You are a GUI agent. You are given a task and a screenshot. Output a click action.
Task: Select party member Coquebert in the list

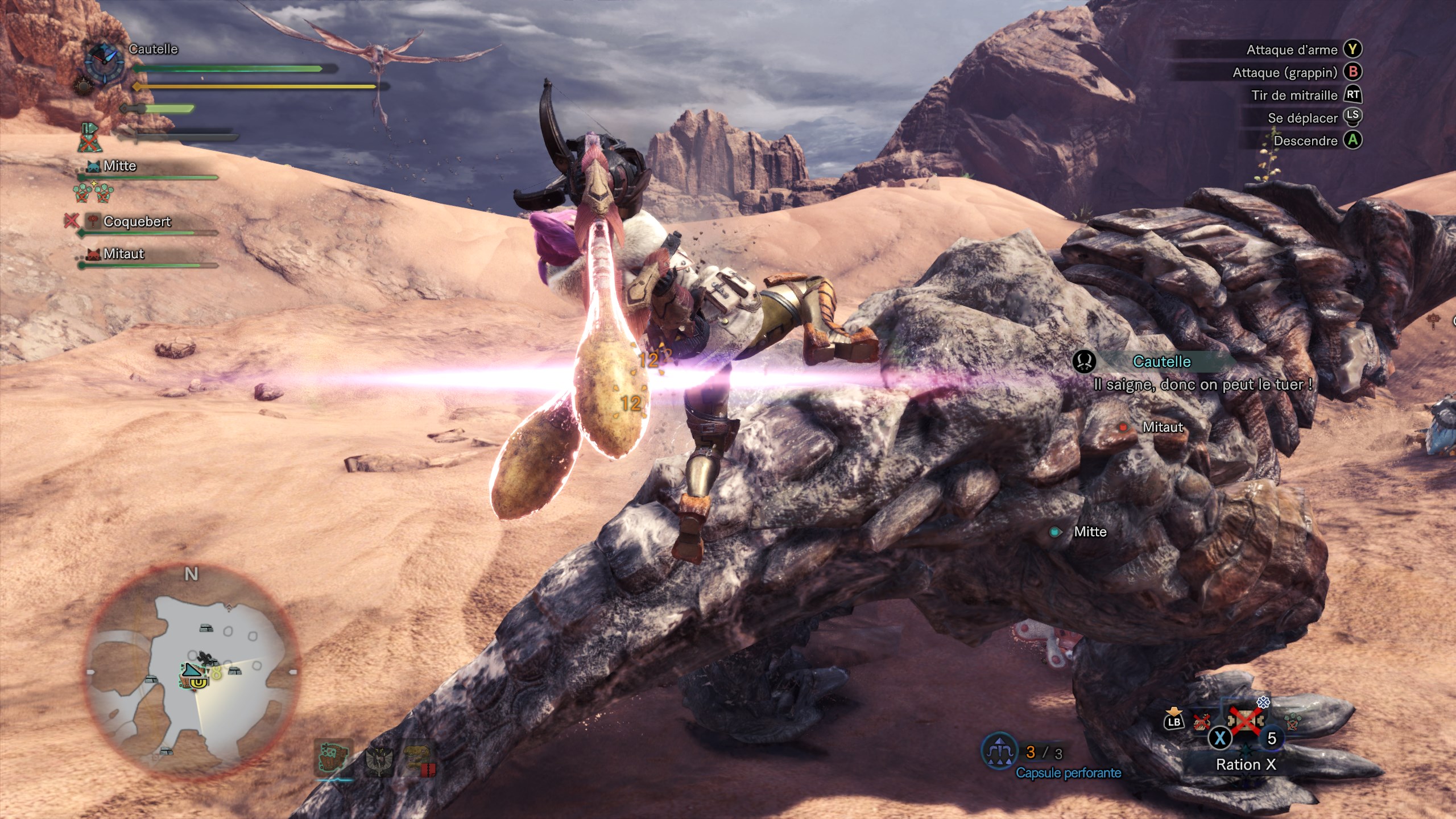click(x=136, y=222)
